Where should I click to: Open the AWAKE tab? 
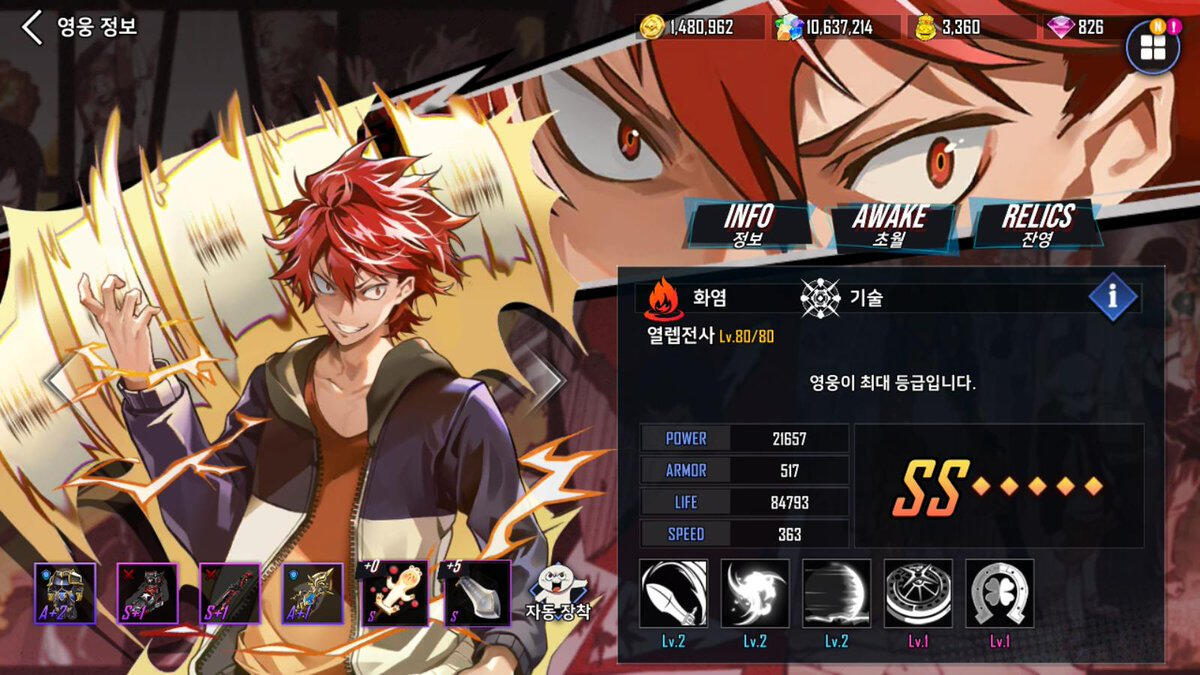(889, 225)
